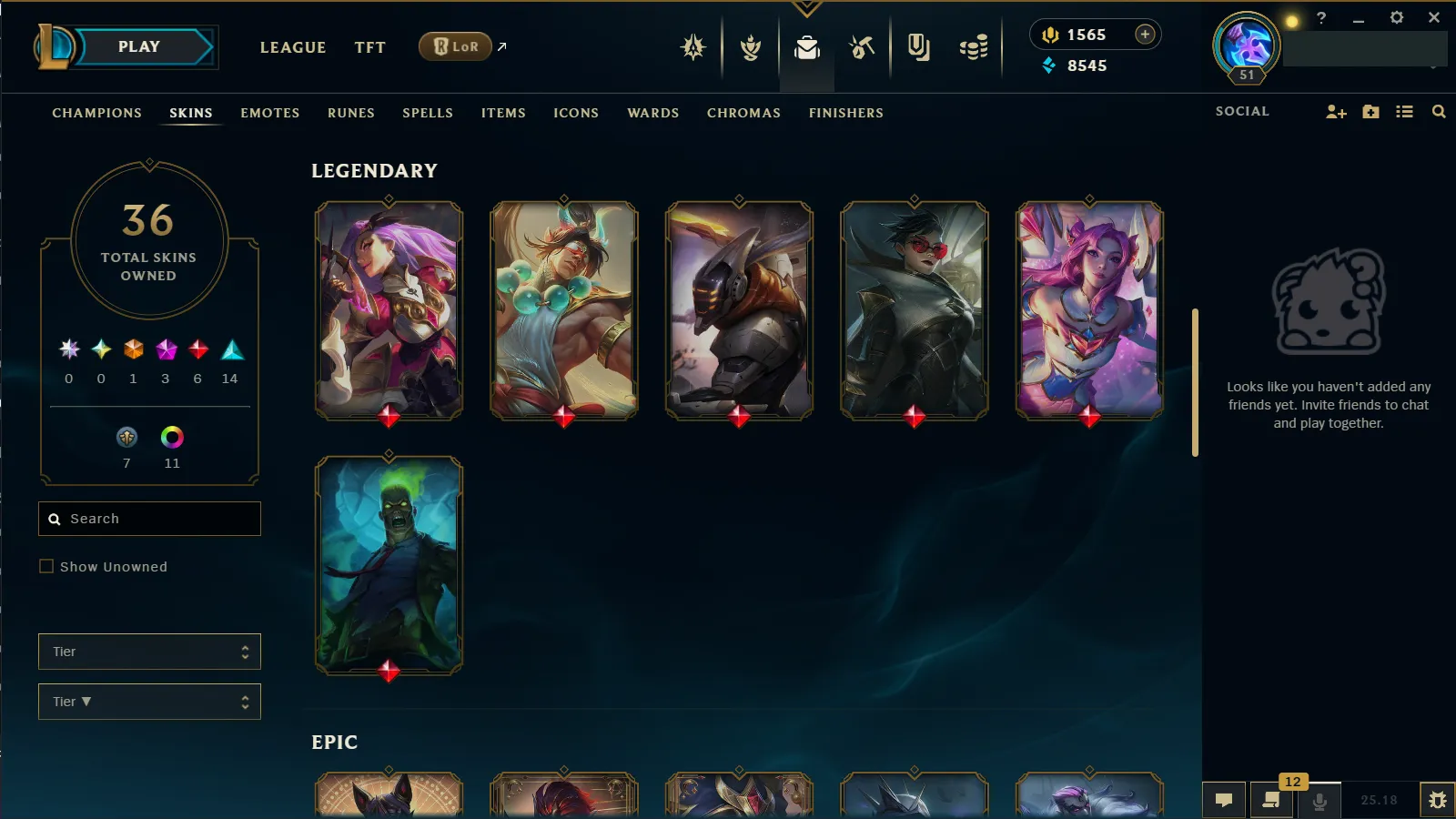Select the Chromas tab
The image size is (1456, 819).
[x=743, y=113]
